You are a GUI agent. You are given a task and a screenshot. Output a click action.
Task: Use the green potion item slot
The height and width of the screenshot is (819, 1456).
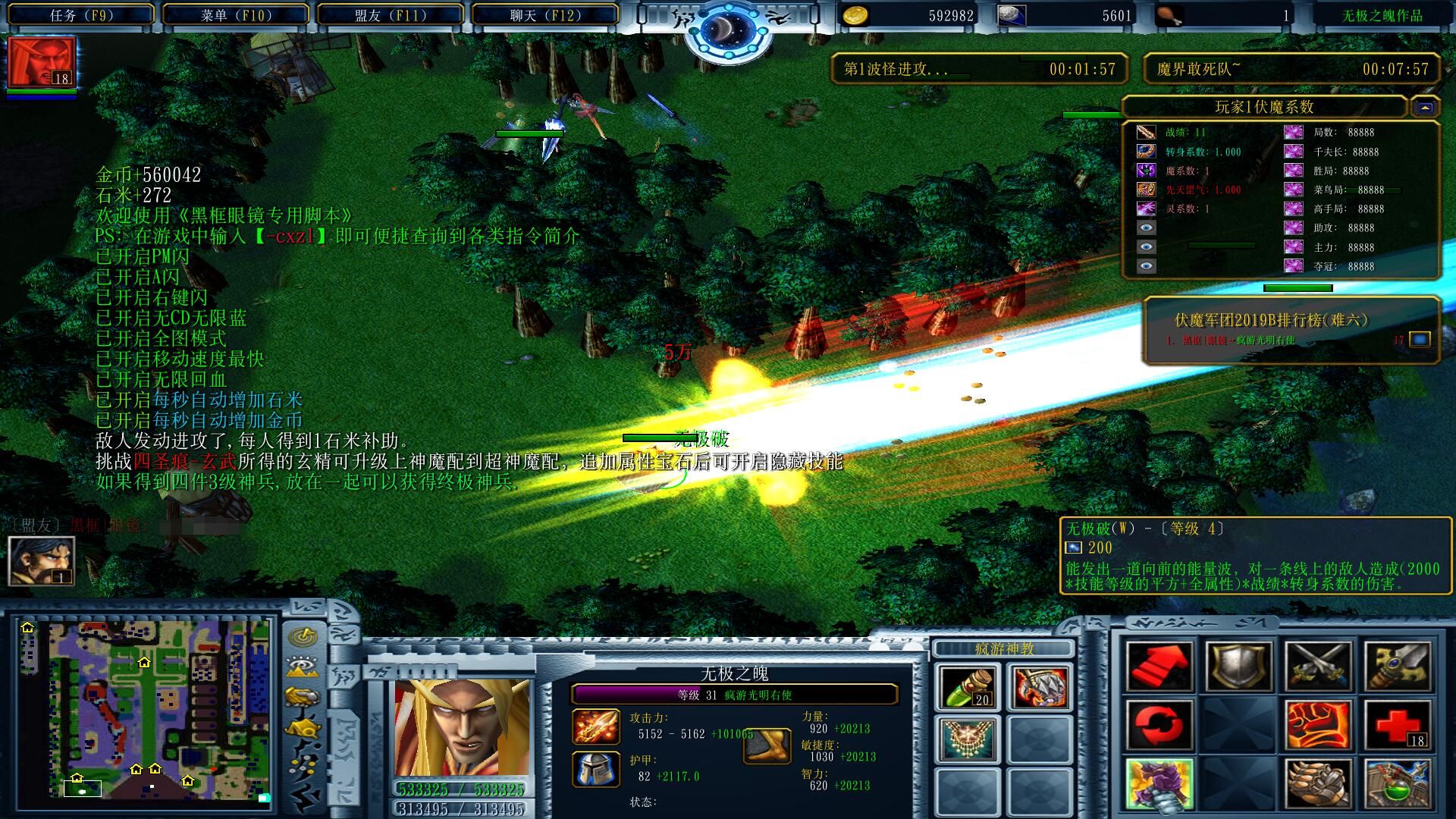pyautogui.click(x=968, y=687)
